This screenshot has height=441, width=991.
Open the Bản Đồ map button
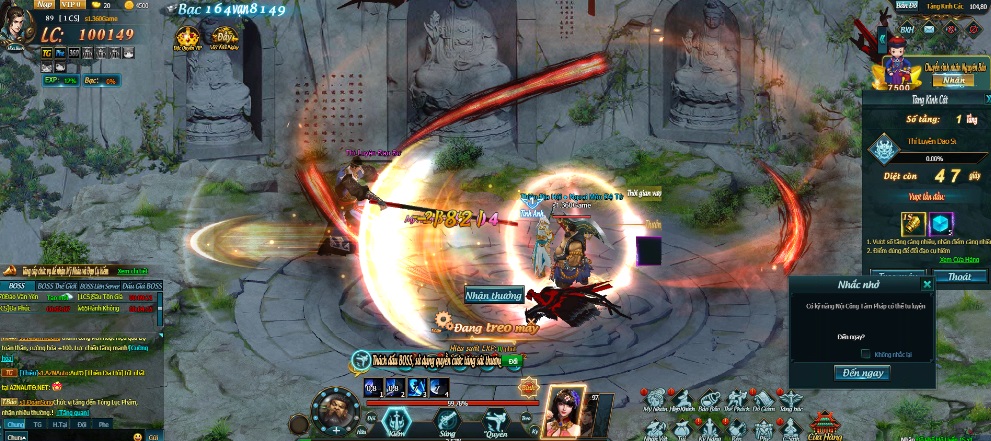(x=907, y=5)
